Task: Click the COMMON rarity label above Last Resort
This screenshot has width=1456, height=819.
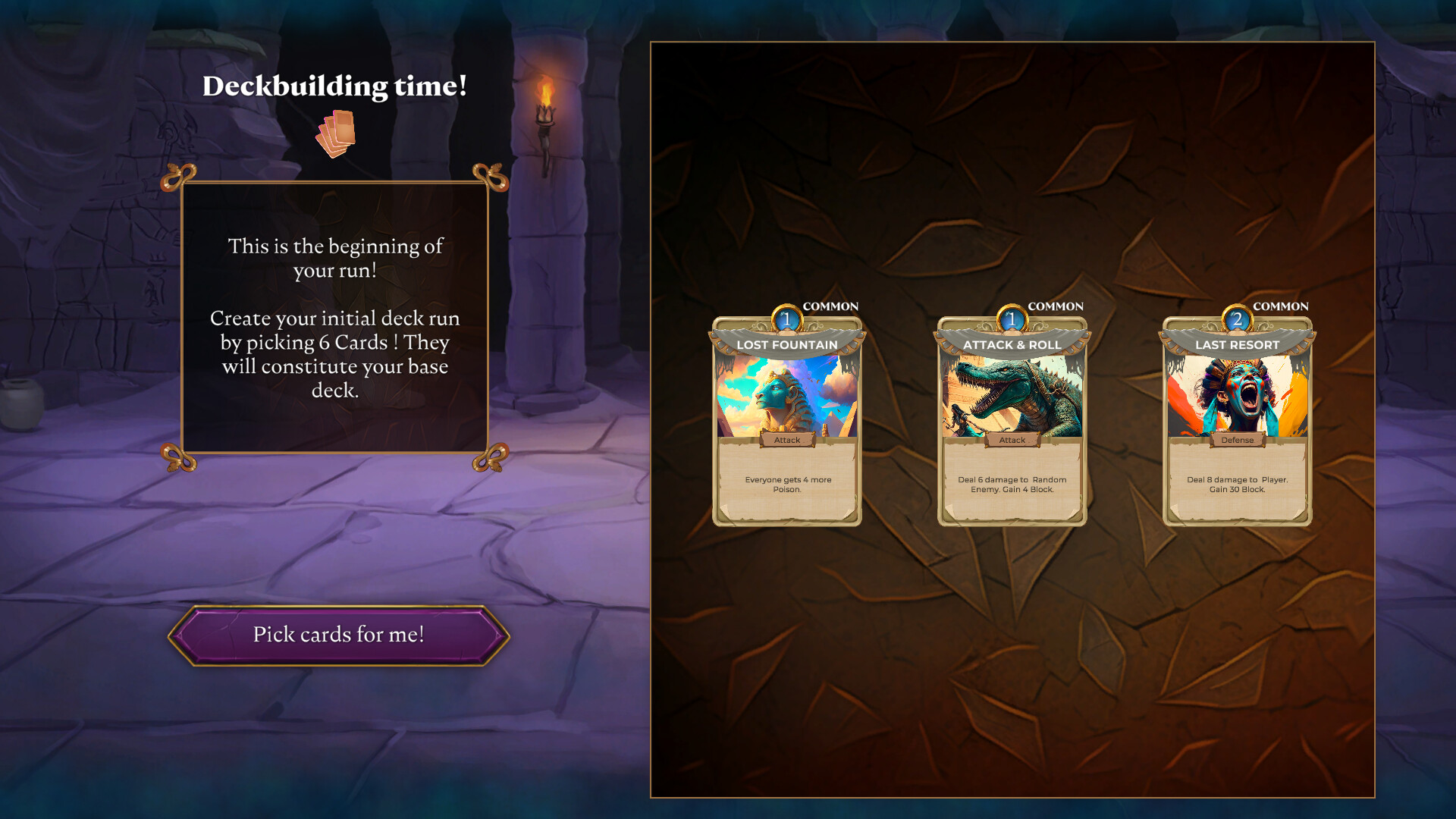Action: 1281,306
